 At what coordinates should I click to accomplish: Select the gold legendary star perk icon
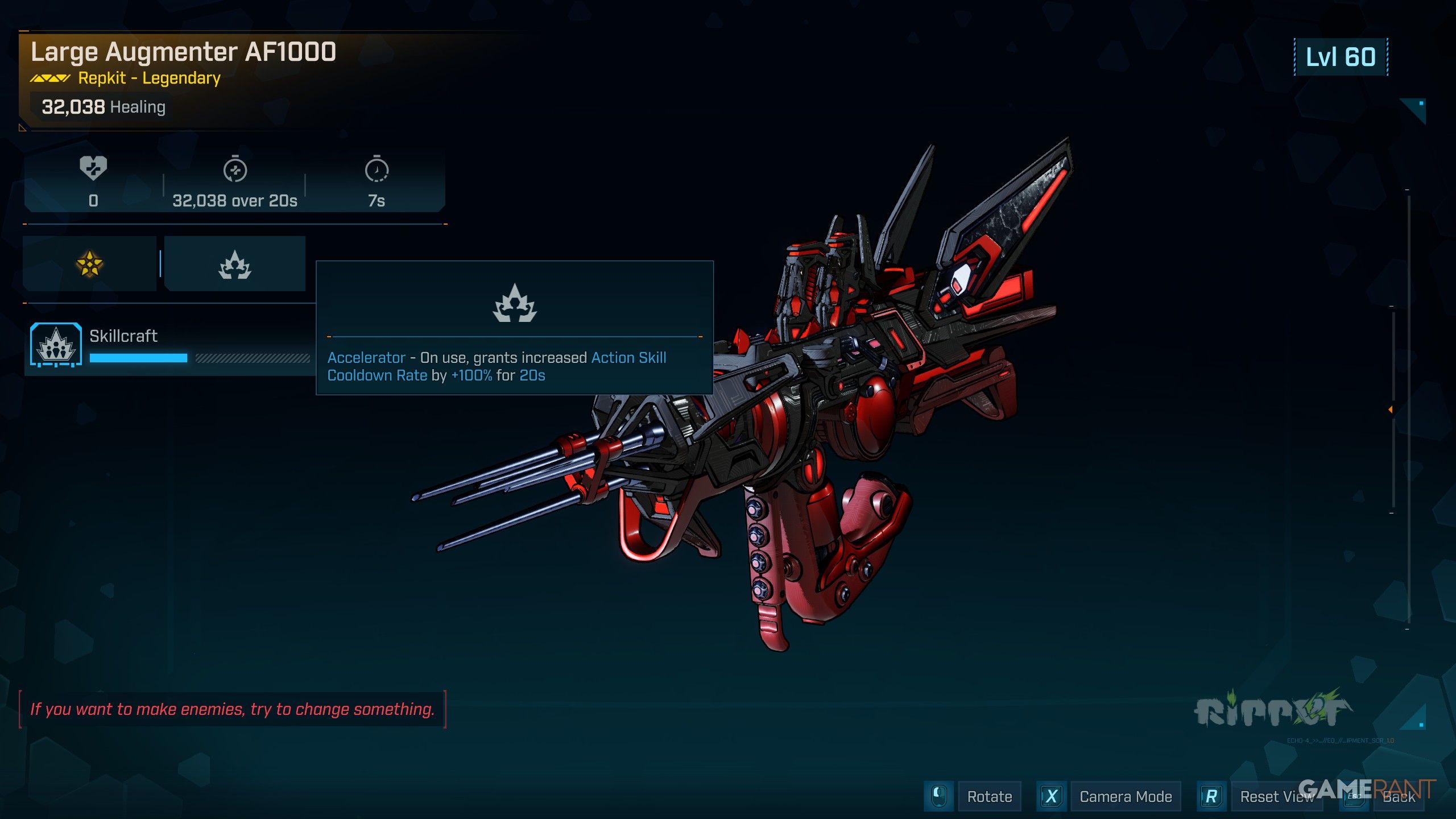(89, 264)
